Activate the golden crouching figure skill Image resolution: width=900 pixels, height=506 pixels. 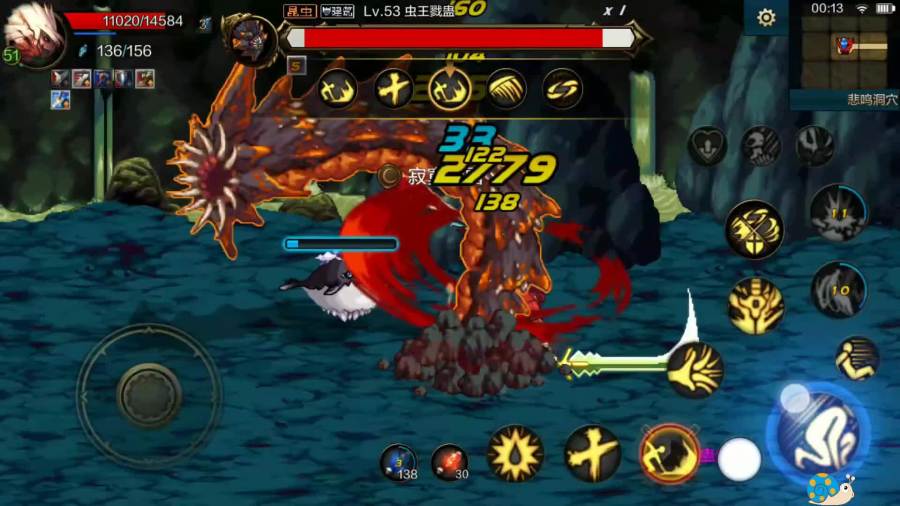(x=857, y=358)
